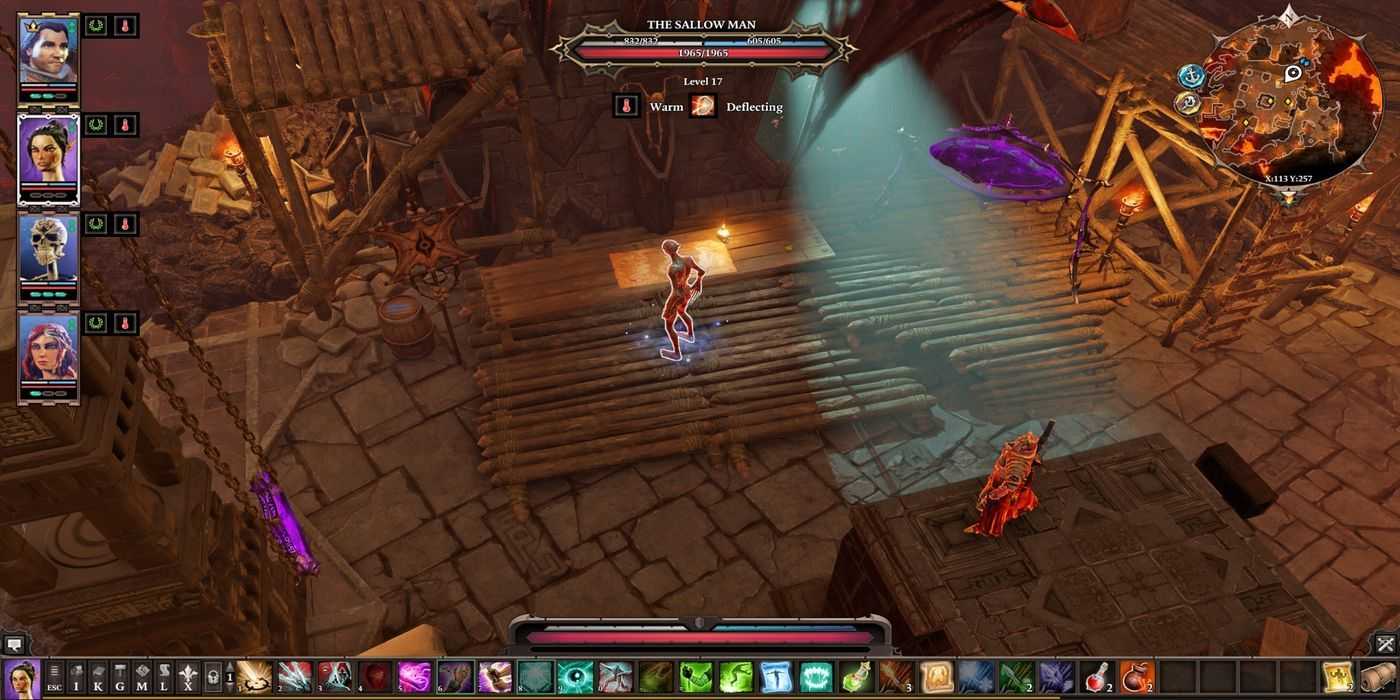1400x700 pixels.
Task: Activate the pink swirl skill in slot 5
Action: click(414, 677)
